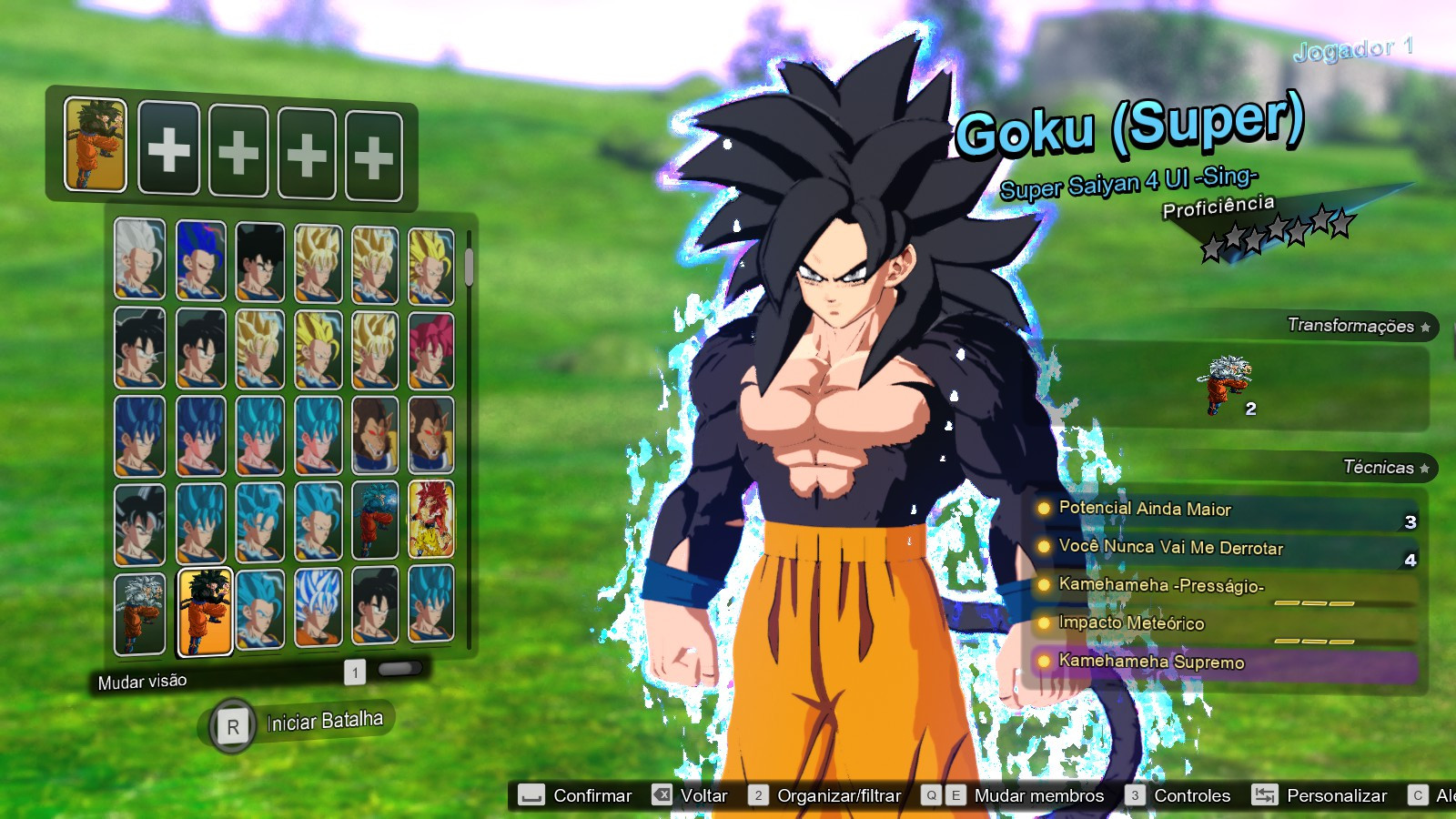Pick the Ultra Instinct Goku sprite portrait

tap(140, 613)
